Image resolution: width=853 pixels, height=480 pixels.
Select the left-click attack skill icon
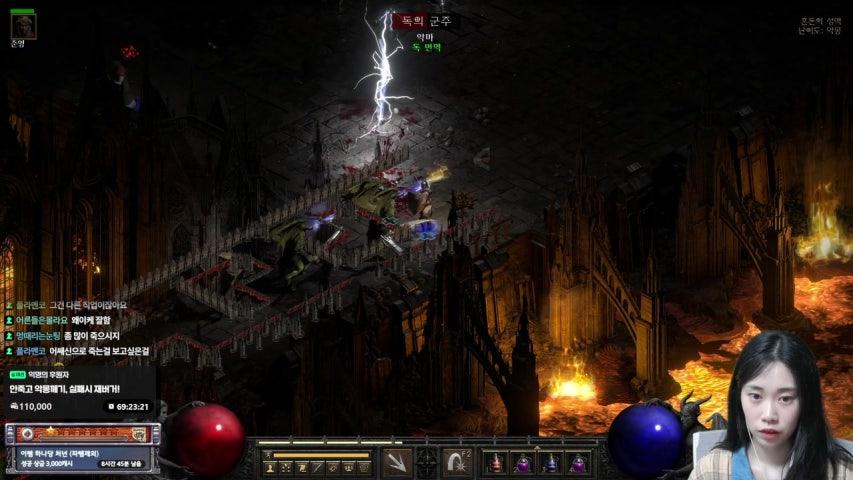coord(396,463)
